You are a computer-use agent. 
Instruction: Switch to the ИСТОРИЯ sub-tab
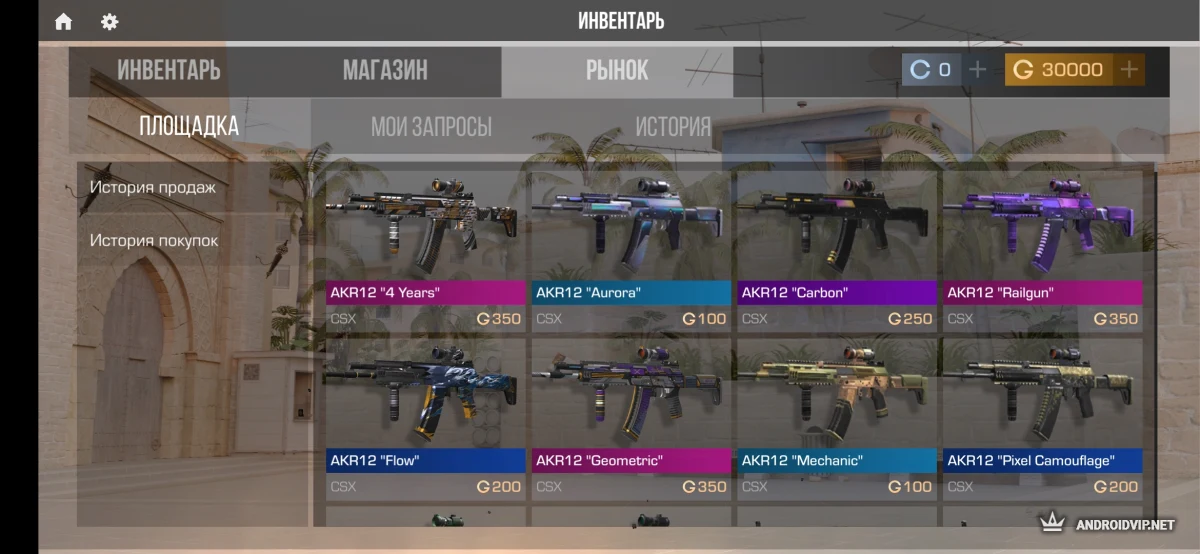[x=673, y=127]
